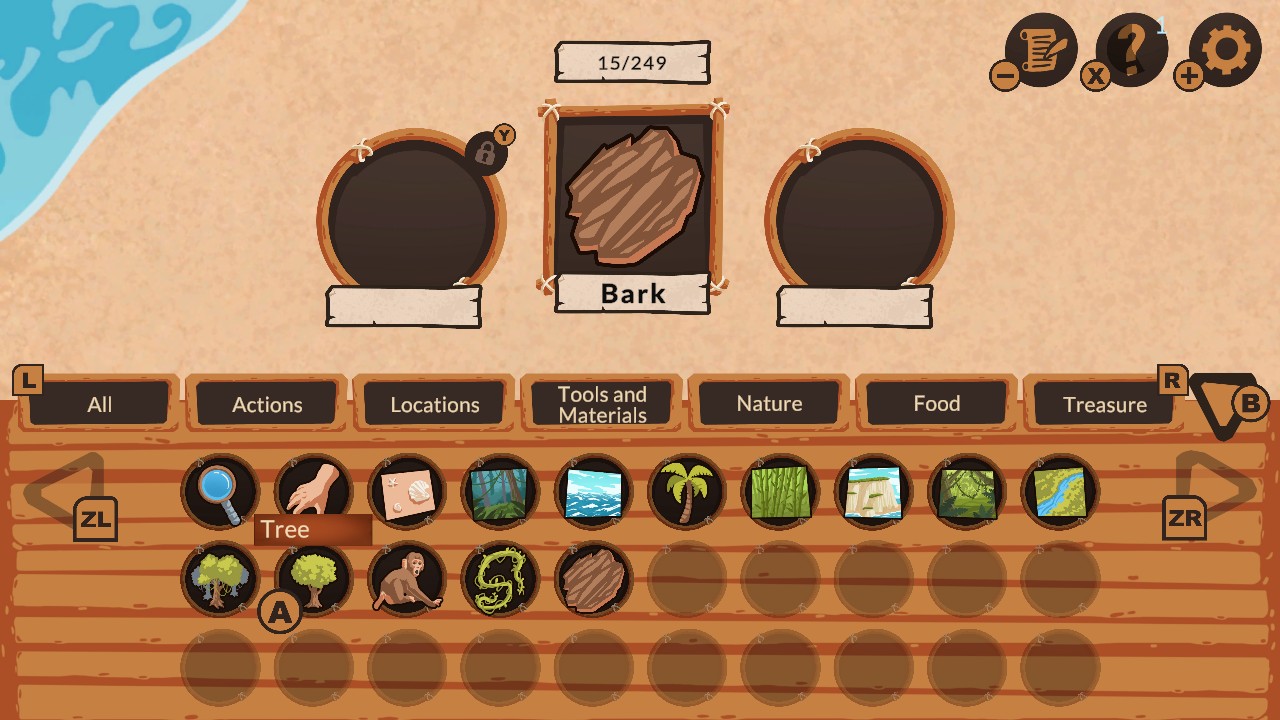Open the Food category

[x=937, y=404]
